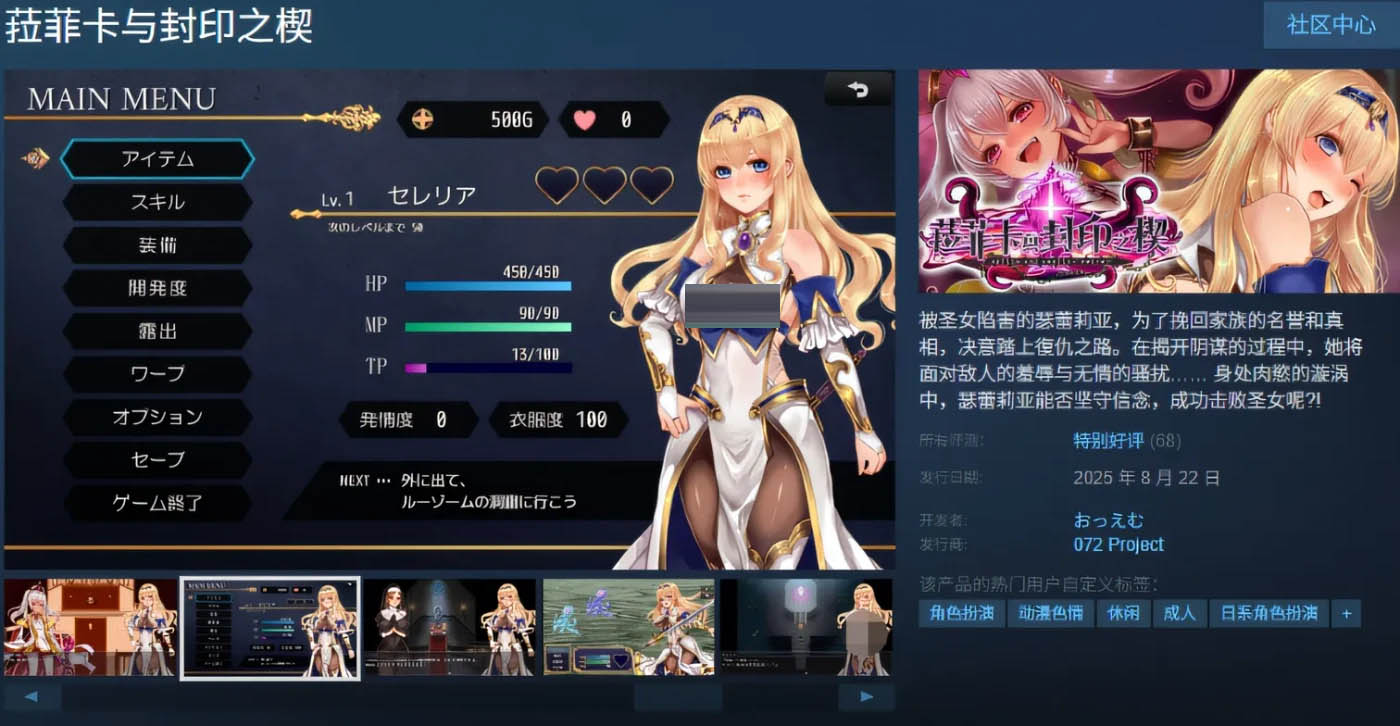Screen dimensions: 1400x726
Task: Click the back arrow in the screenshot corner
Action: [x=858, y=89]
